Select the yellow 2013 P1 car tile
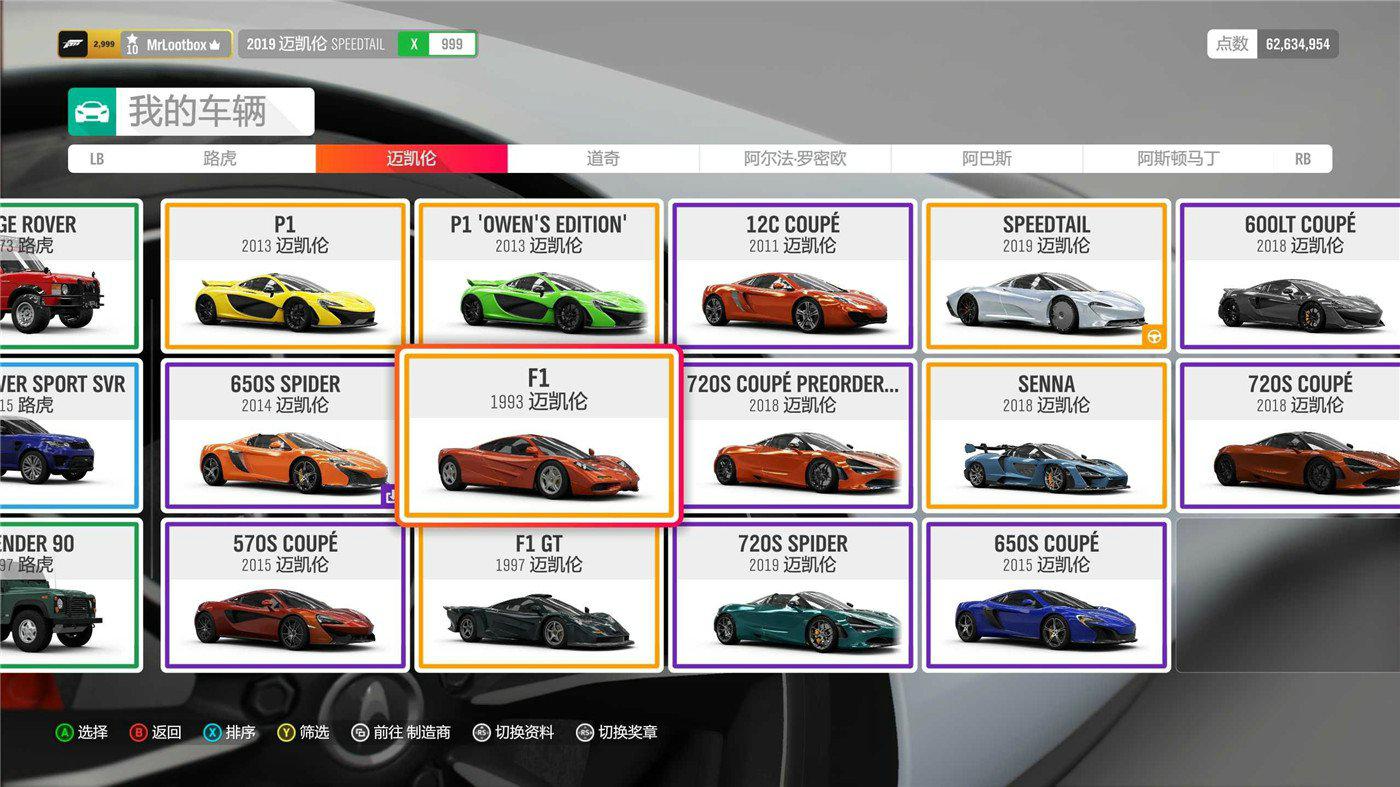 coord(285,276)
